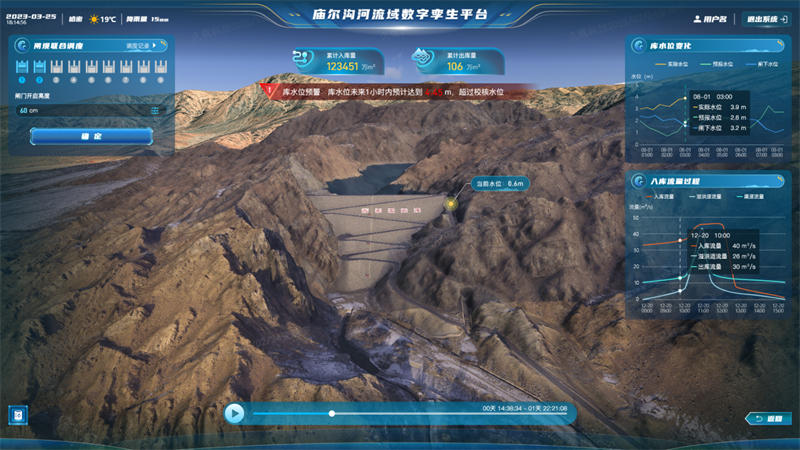The image size is (800, 450).
Task: Toggle the 预报水位 legend series
Action: tap(712, 63)
